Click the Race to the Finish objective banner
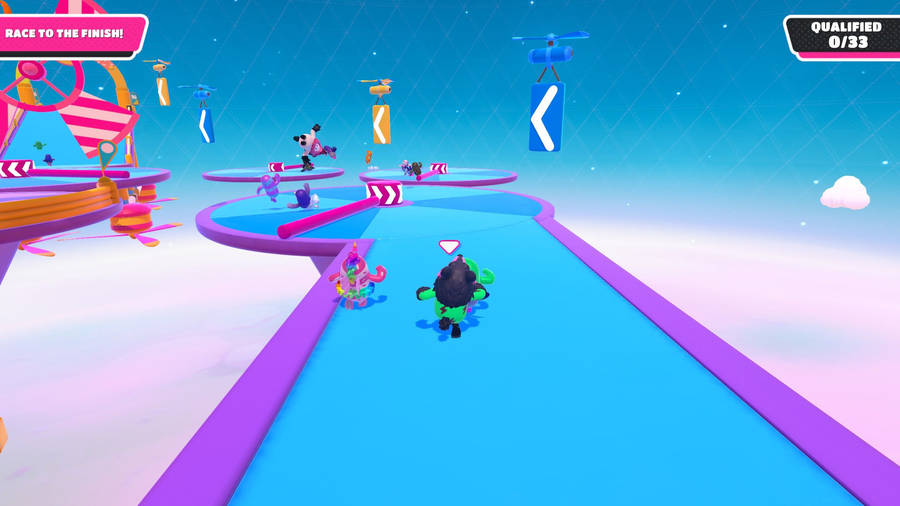 tap(66, 34)
